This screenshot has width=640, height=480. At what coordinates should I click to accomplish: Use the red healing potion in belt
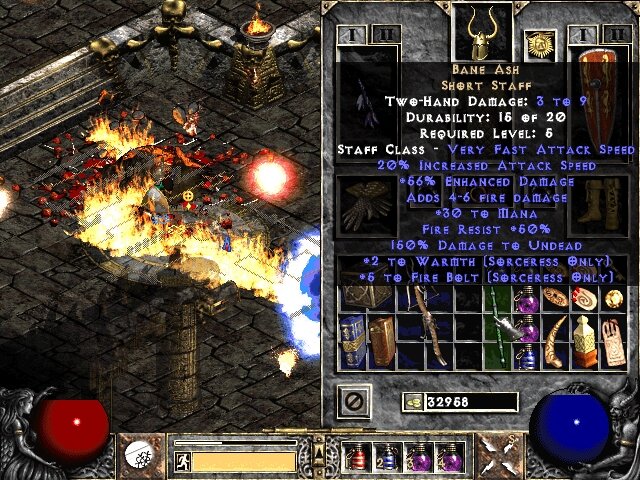point(356,457)
